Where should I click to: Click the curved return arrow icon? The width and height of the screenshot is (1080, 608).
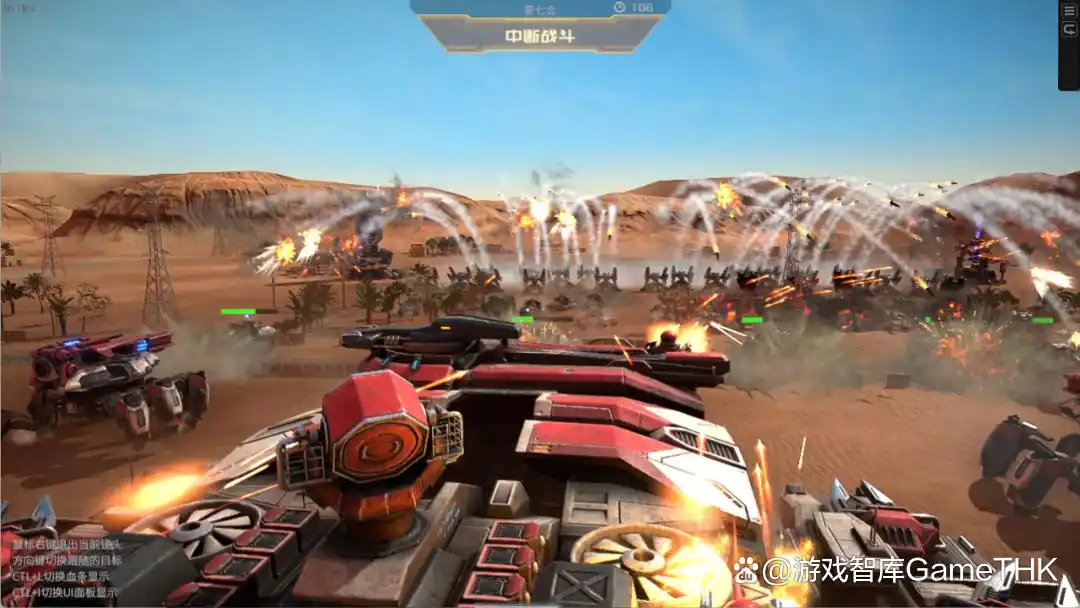coord(1070,31)
